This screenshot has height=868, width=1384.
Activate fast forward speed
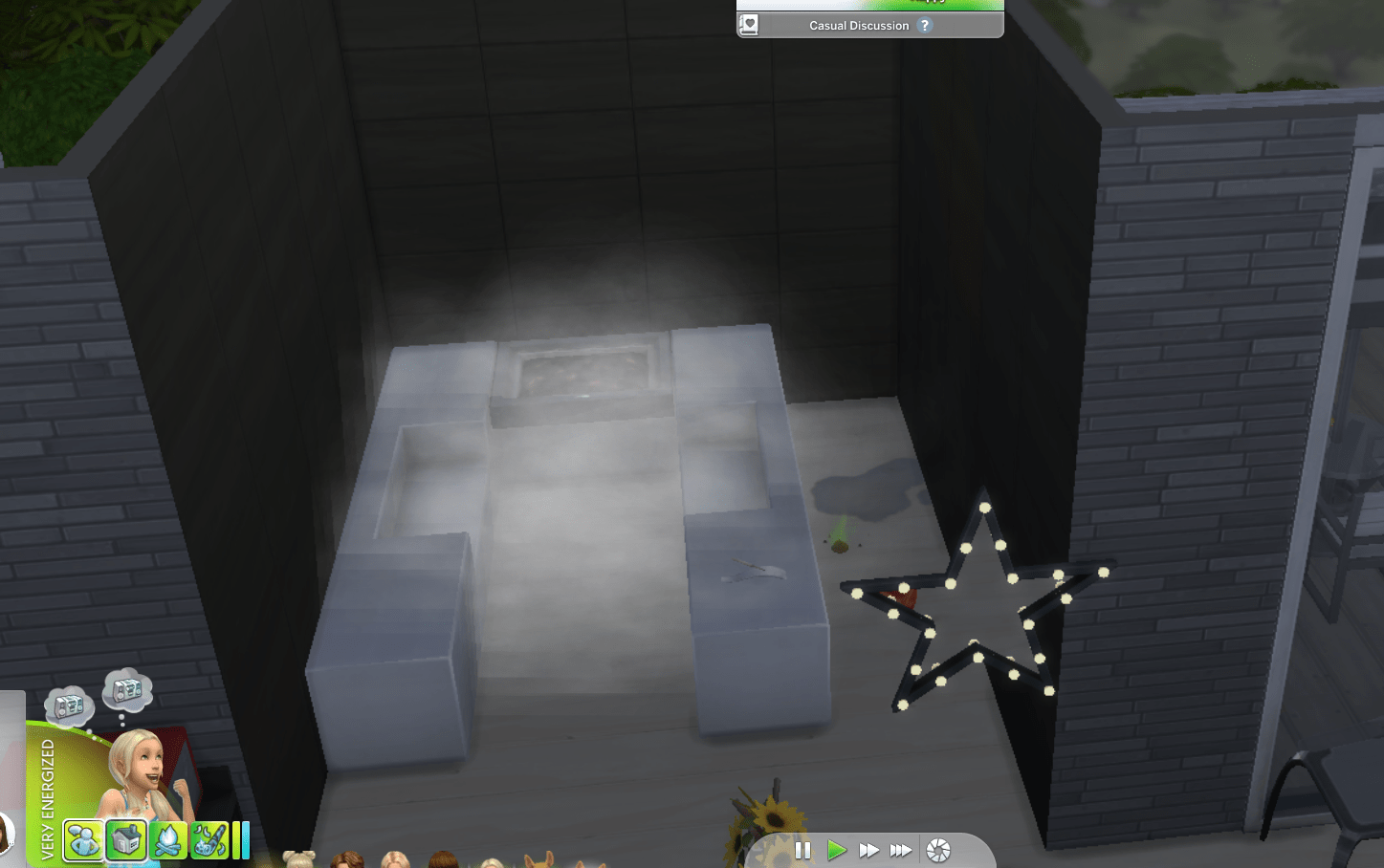pyautogui.click(x=869, y=850)
